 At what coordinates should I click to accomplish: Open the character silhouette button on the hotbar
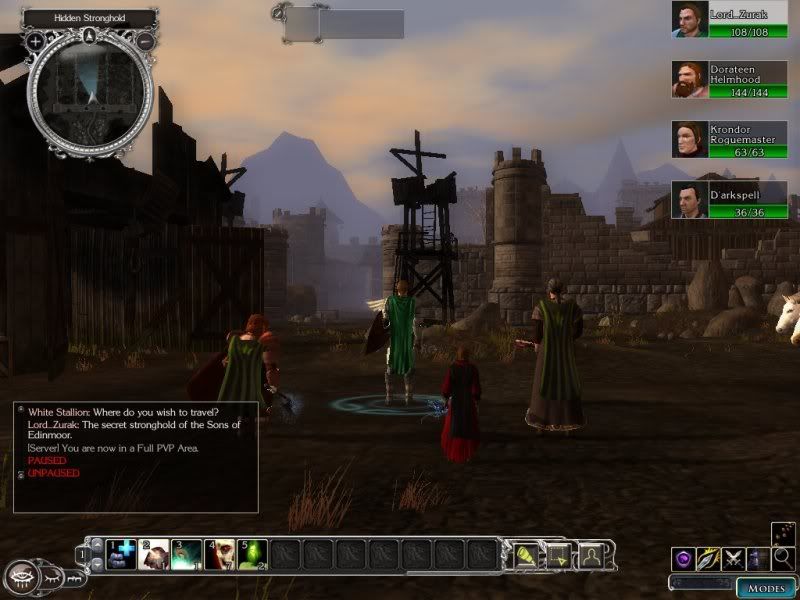tap(592, 554)
